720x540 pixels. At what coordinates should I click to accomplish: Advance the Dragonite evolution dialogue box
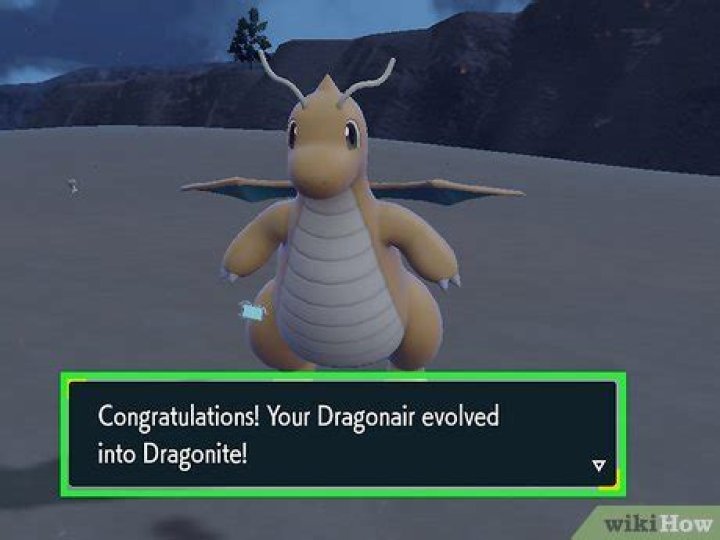coord(340,434)
